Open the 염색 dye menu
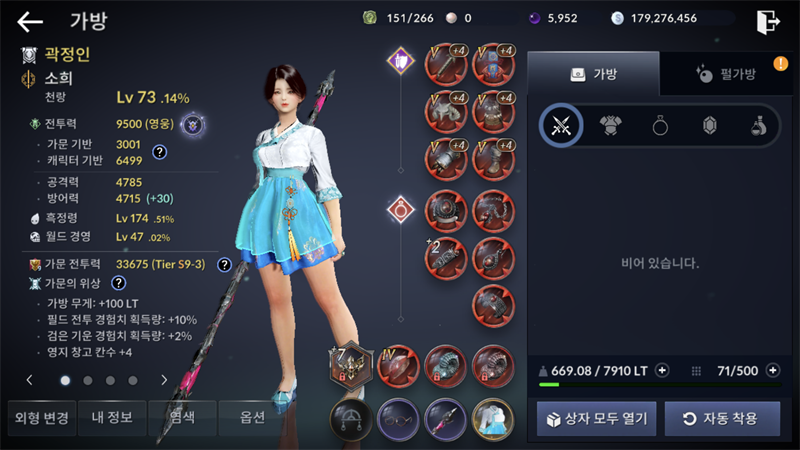Image resolution: width=800 pixels, height=450 pixels. (182, 418)
